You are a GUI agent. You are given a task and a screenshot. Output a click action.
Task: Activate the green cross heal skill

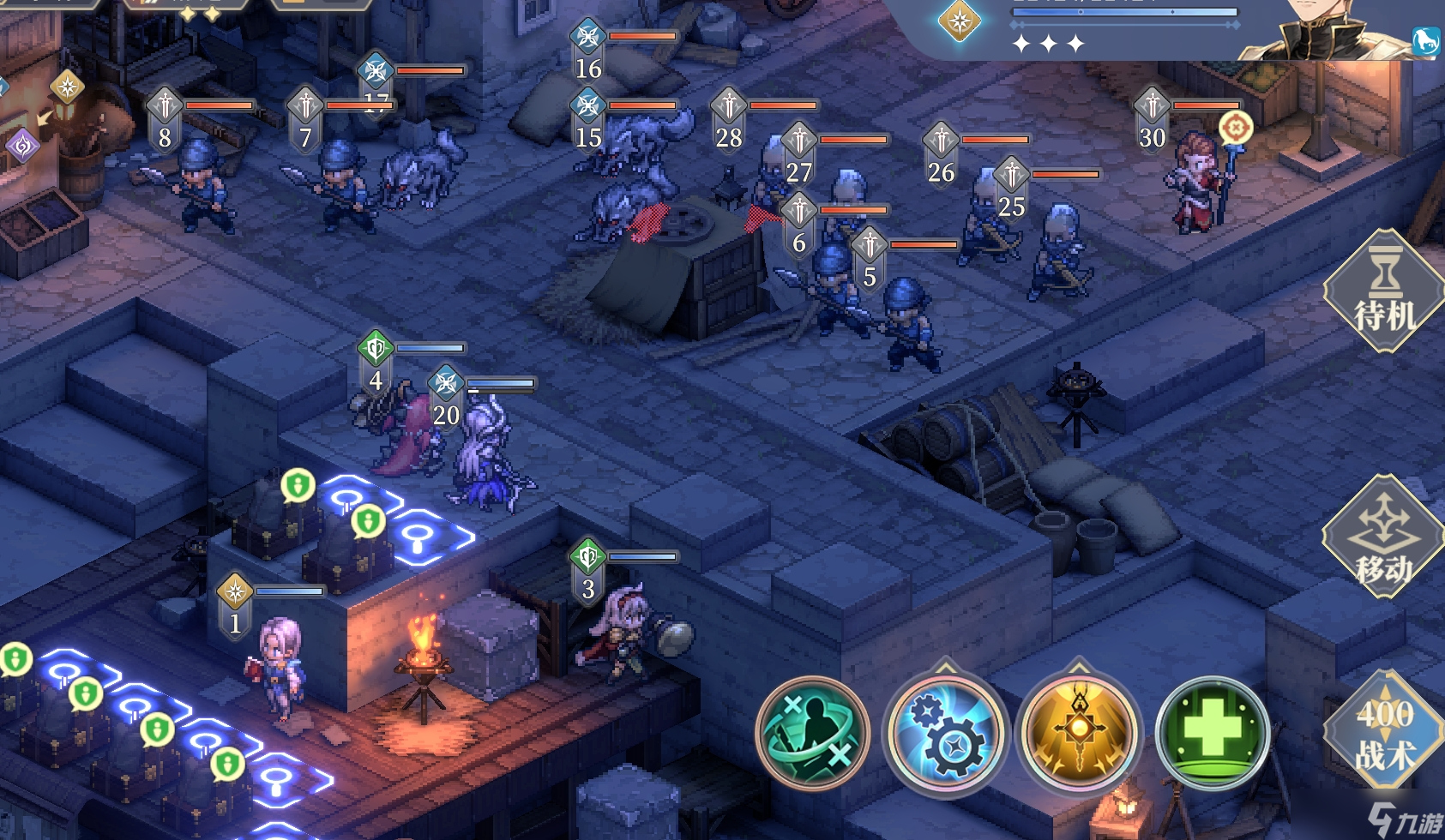[1212, 734]
